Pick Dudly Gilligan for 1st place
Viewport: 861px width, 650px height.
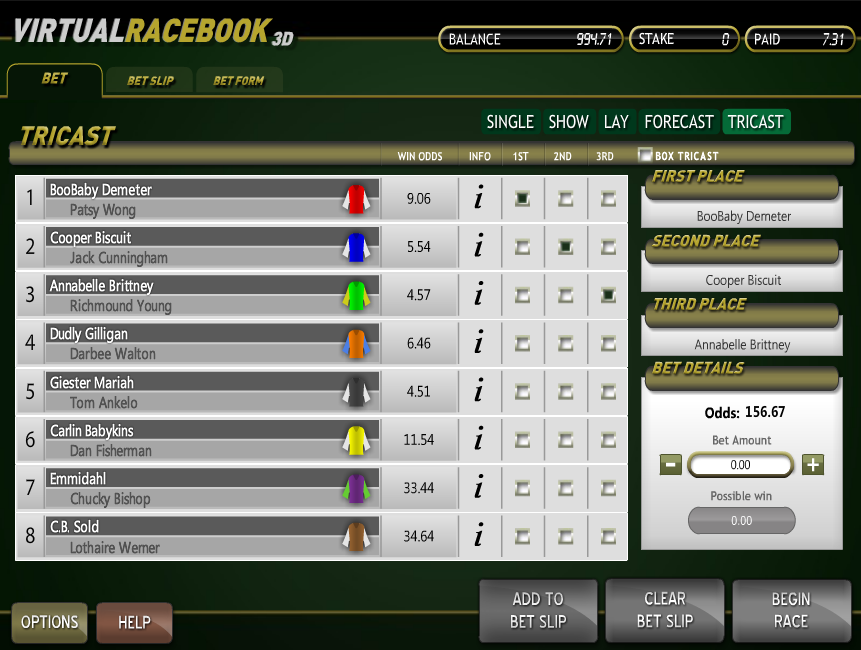click(522, 343)
